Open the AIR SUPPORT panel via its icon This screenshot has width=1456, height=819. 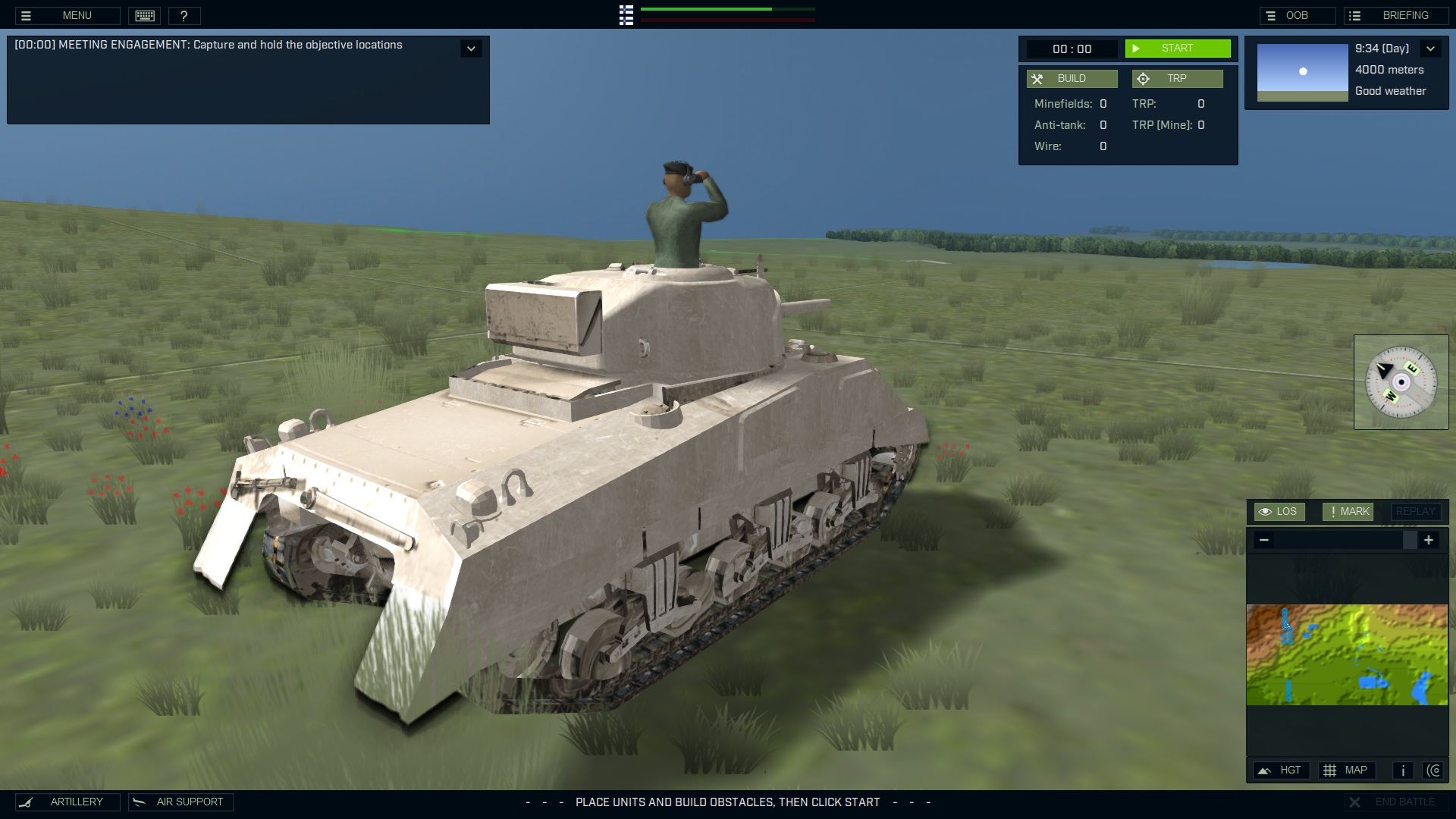[x=139, y=802]
